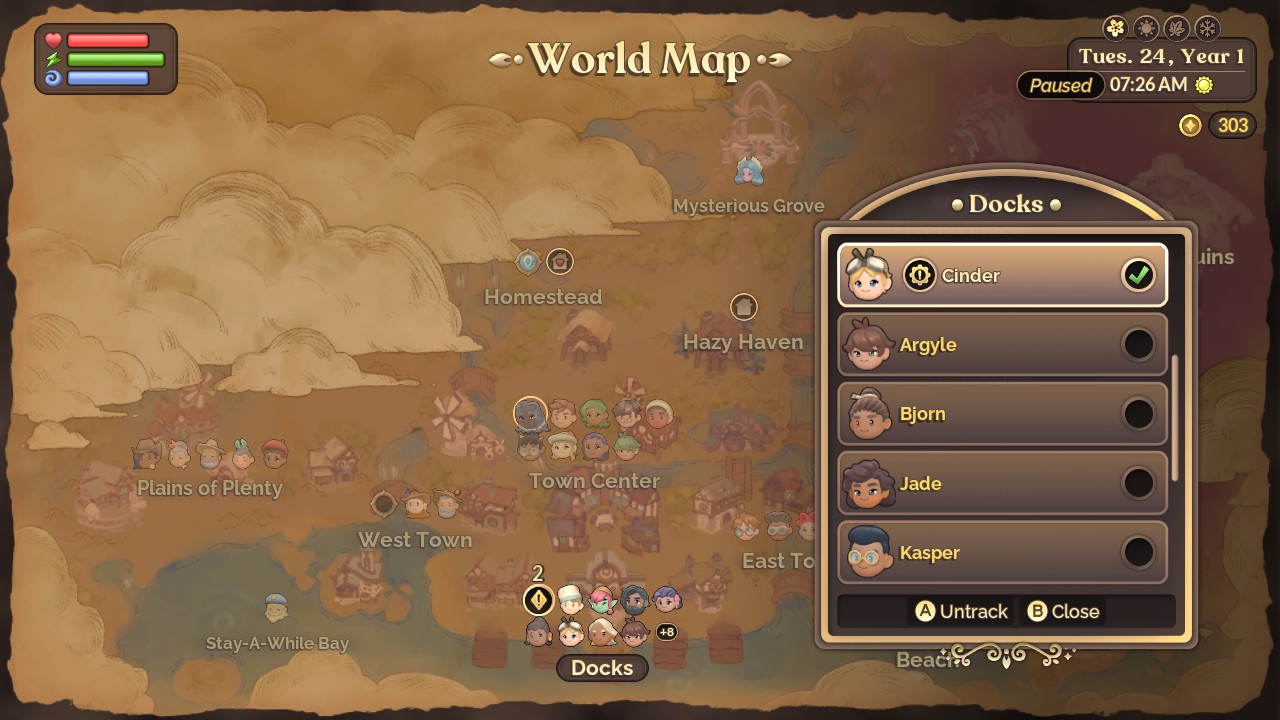Select Bjorn's portrait in the Docks list

point(869,414)
